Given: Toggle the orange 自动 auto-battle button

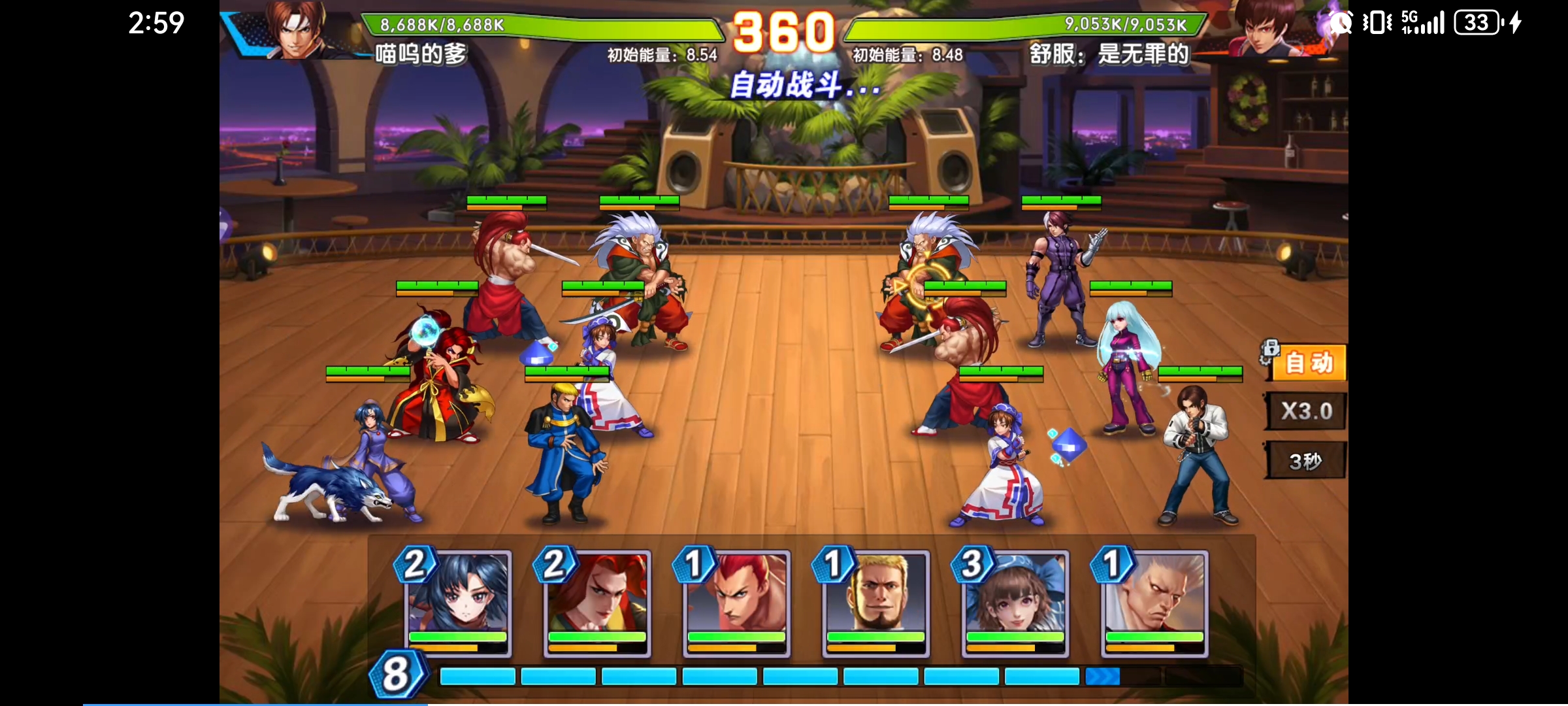Looking at the screenshot, I should coord(1308,362).
